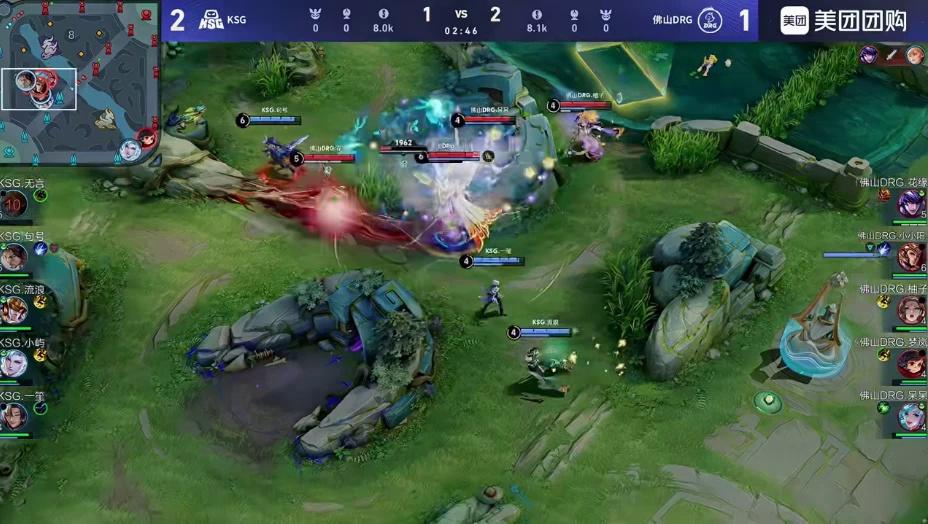The height and width of the screenshot is (524, 928).
Task: Choose 佛山DRG.小小玩's hero portrait
Action: coord(910,258)
